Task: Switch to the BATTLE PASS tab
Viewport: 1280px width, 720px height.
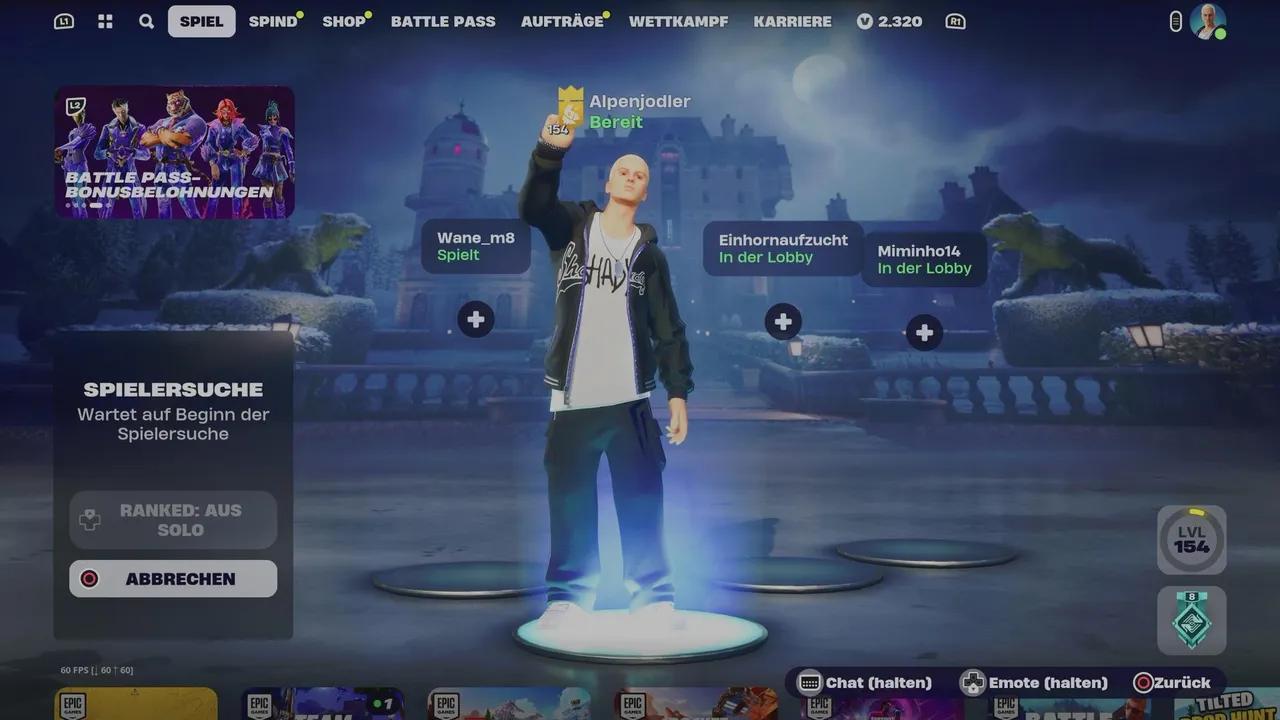Action: pyautogui.click(x=444, y=21)
